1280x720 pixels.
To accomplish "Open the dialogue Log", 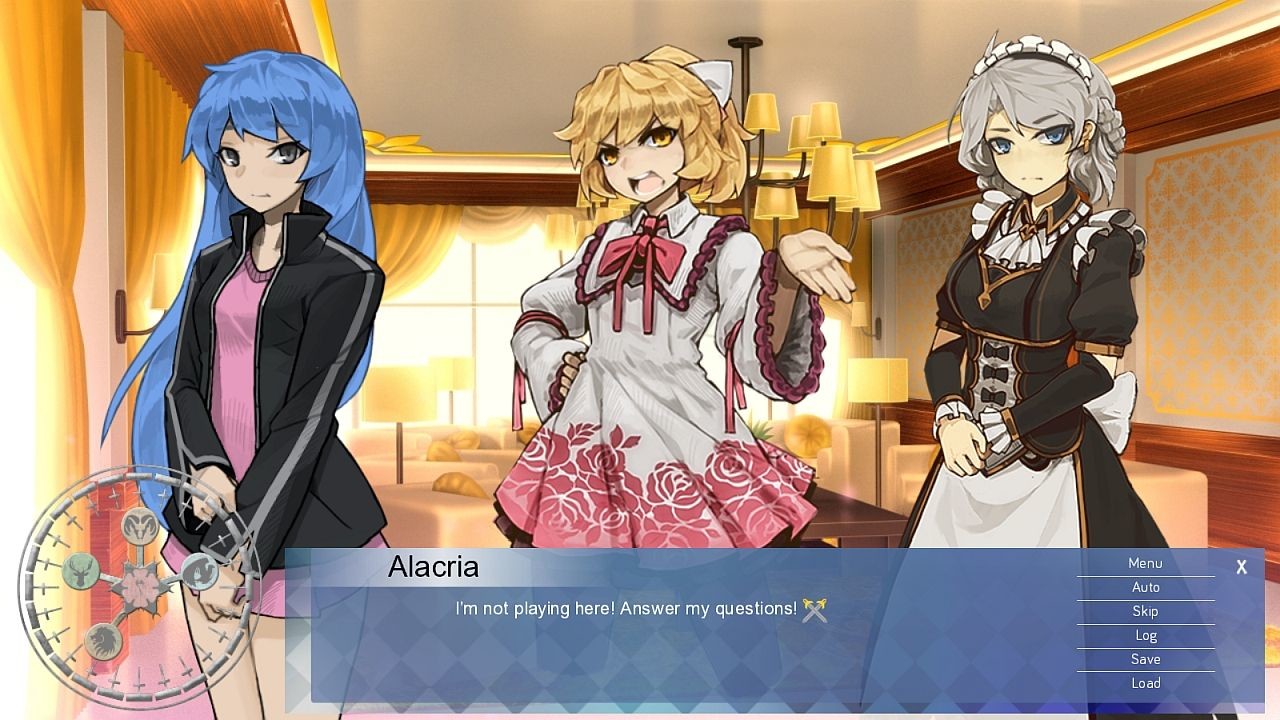I will (1146, 635).
